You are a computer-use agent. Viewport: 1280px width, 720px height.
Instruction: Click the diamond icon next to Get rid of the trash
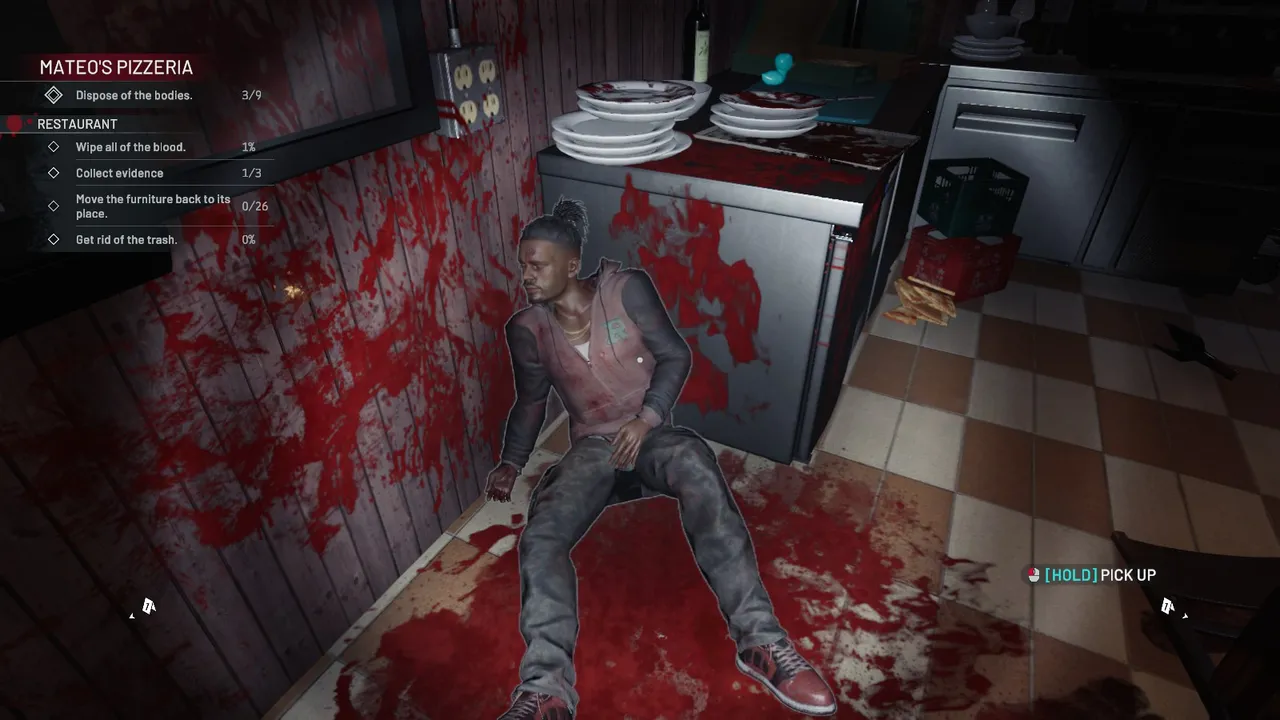[54, 239]
